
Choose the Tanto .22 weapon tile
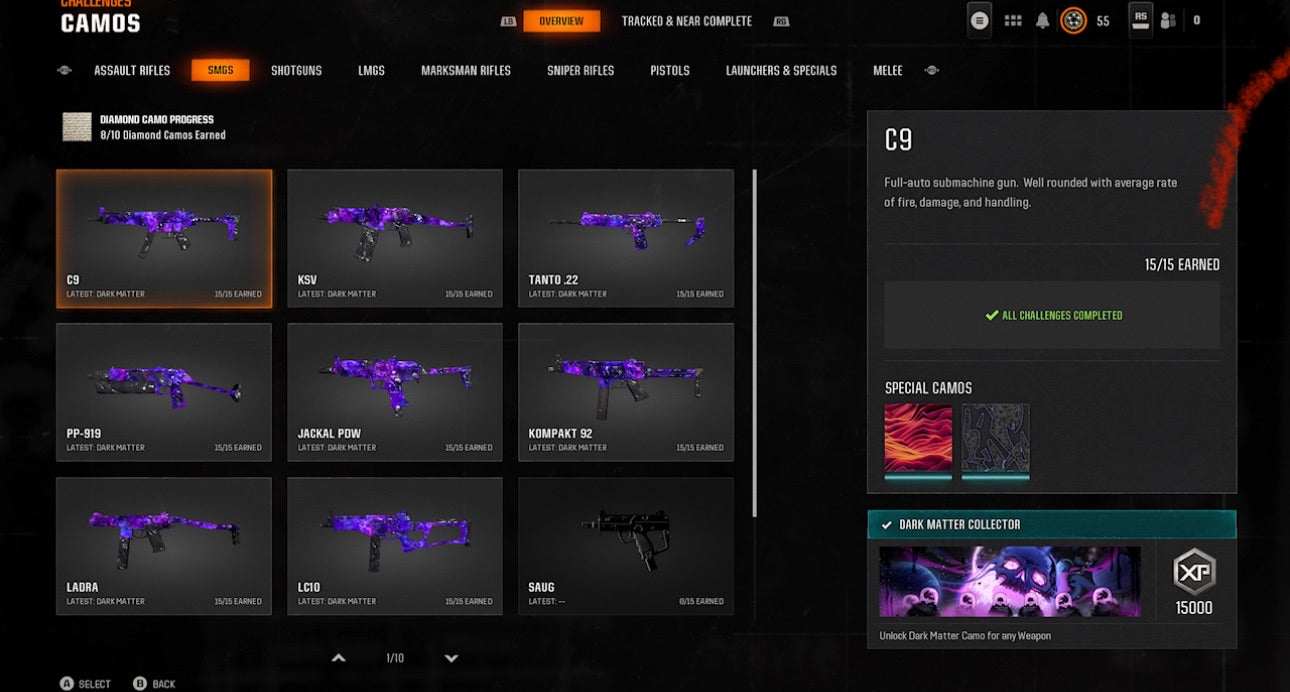tap(625, 238)
